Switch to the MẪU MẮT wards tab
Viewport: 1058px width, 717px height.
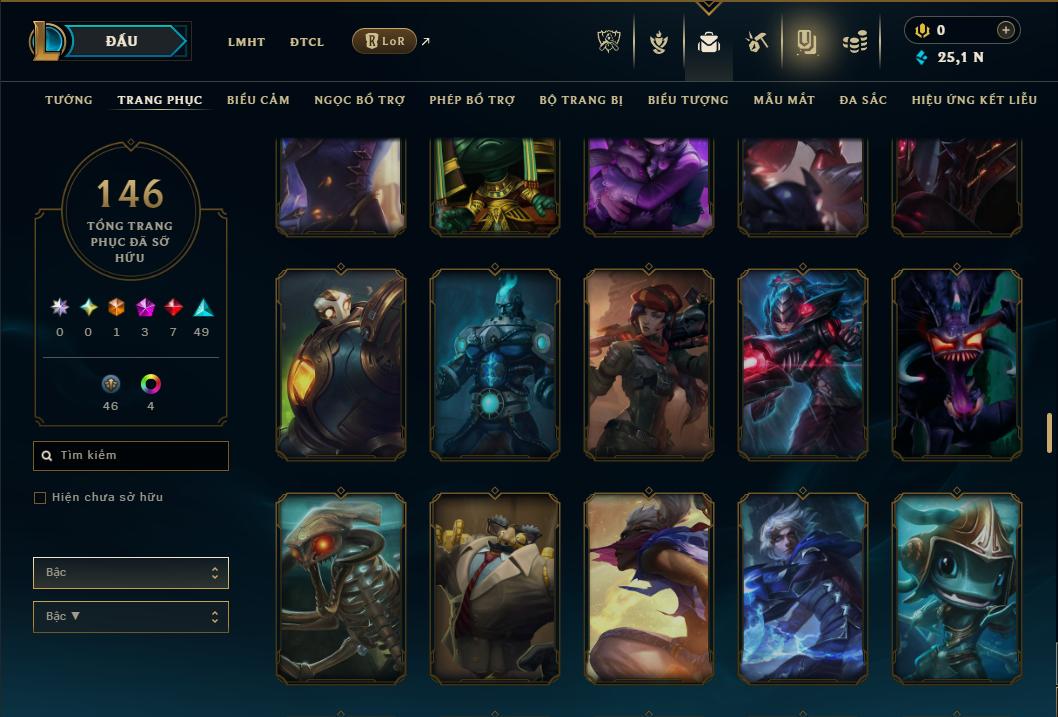[784, 100]
